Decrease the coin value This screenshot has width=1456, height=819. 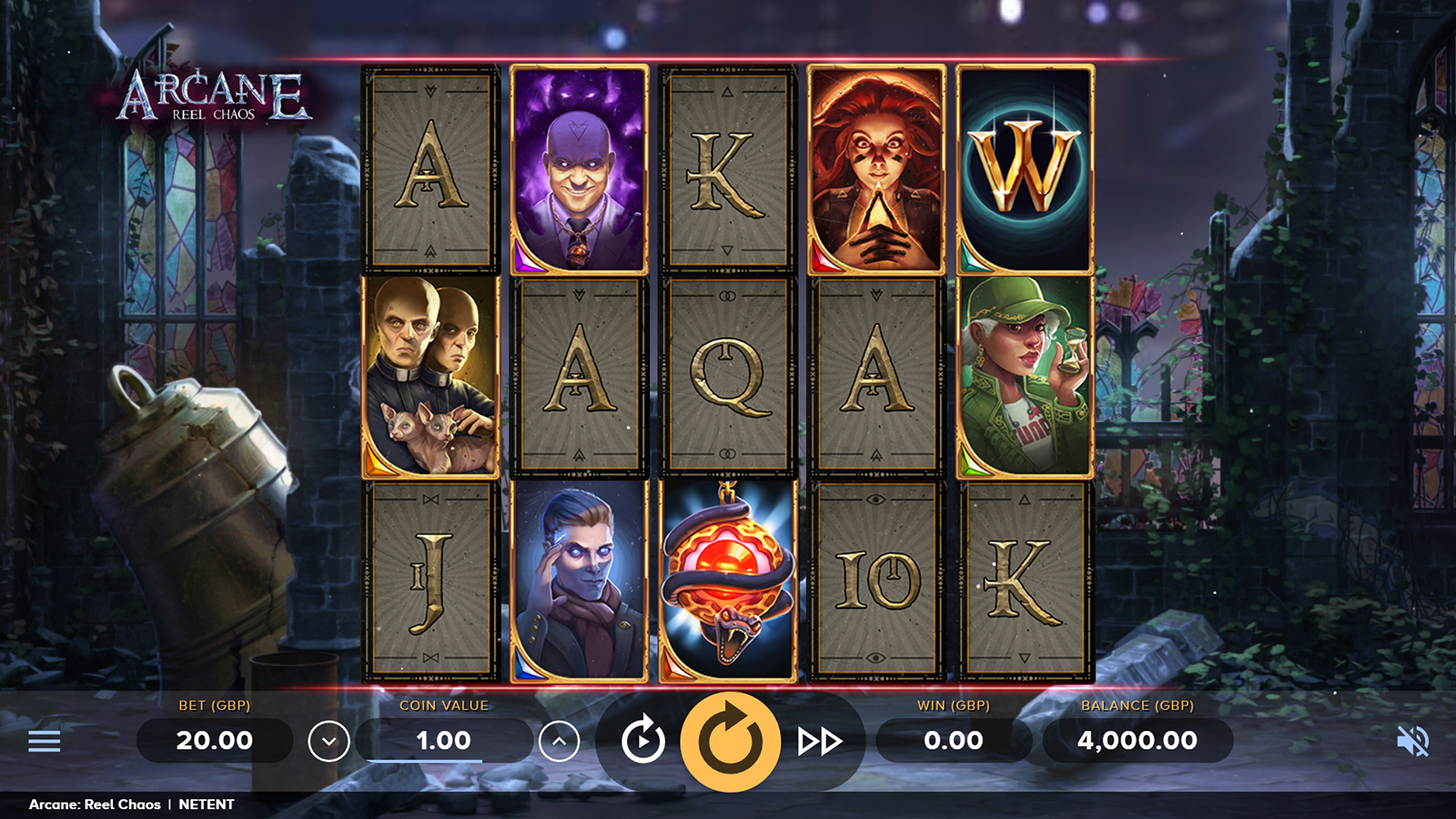[x=329, y=742]
